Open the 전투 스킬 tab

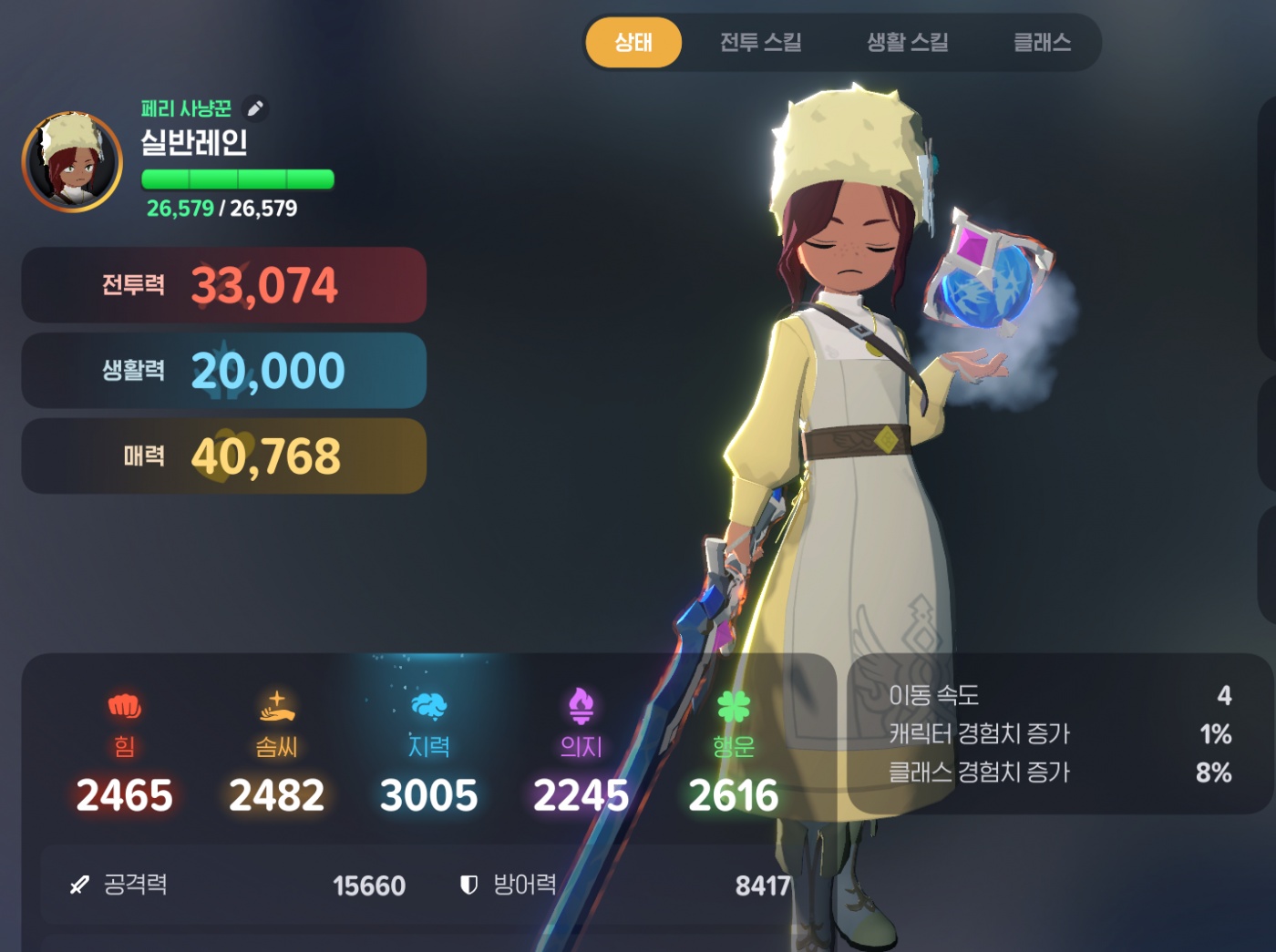(760, 43)
